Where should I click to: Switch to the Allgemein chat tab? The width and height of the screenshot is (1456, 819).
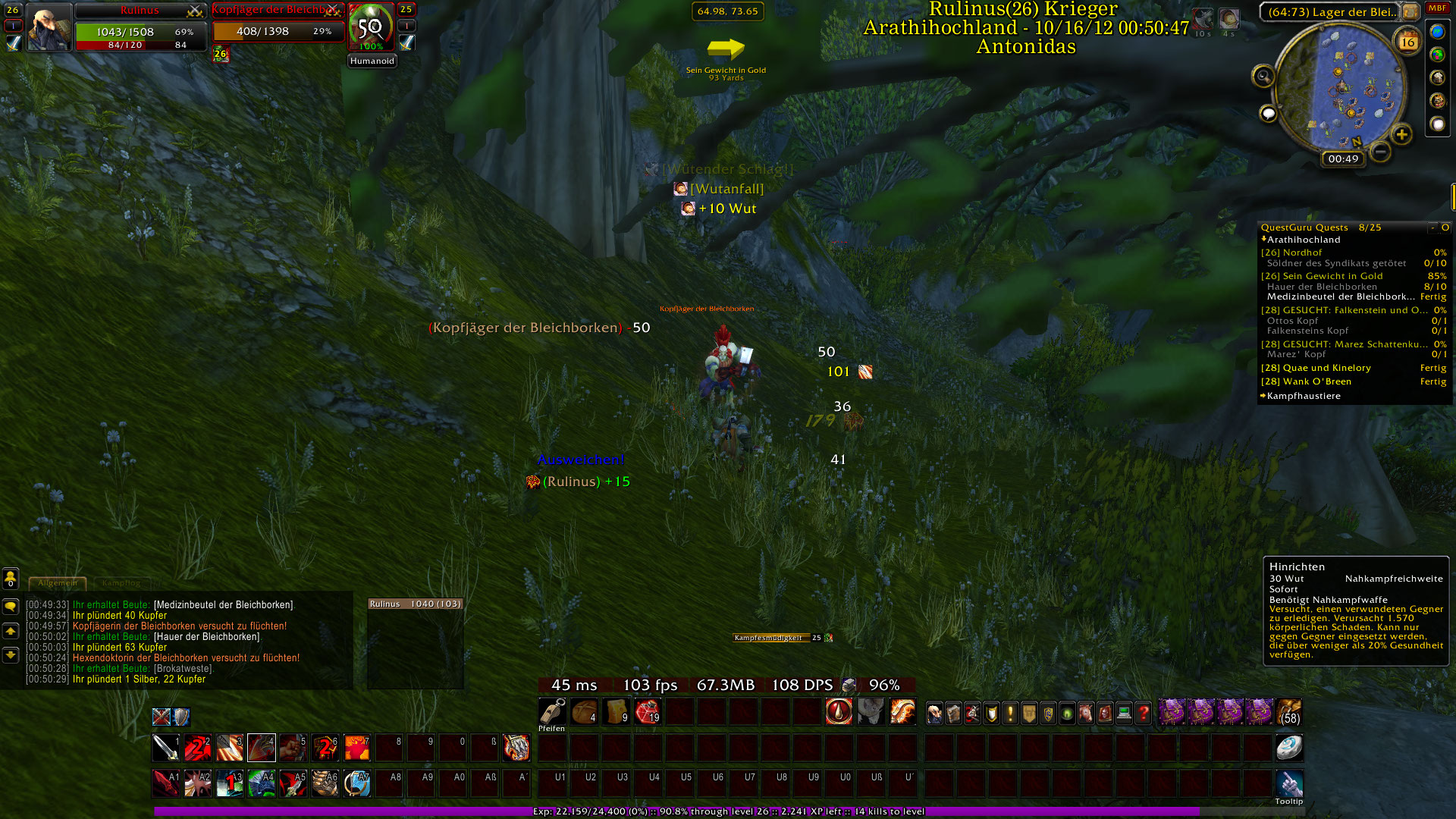[58, 583]
